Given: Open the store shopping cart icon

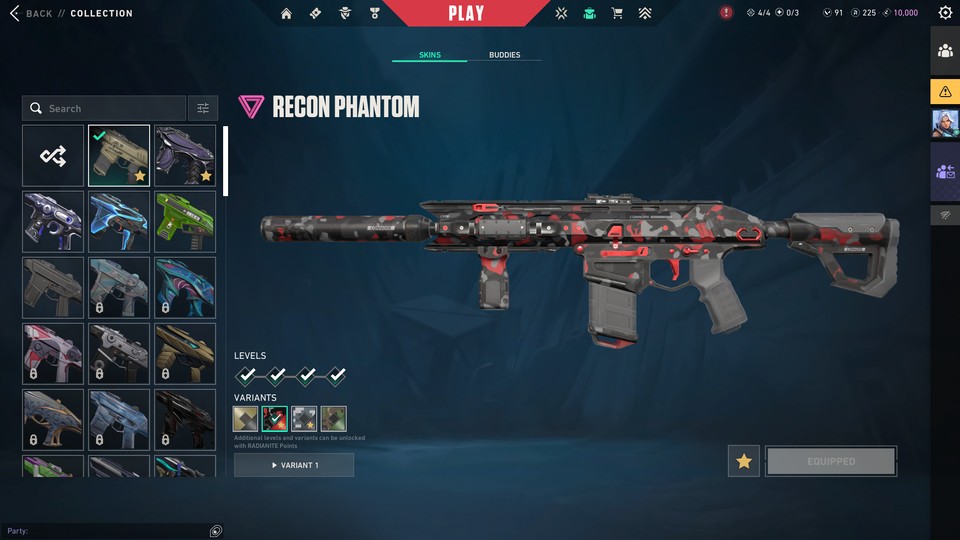Looking at the screenshot, I should (617, 13).
